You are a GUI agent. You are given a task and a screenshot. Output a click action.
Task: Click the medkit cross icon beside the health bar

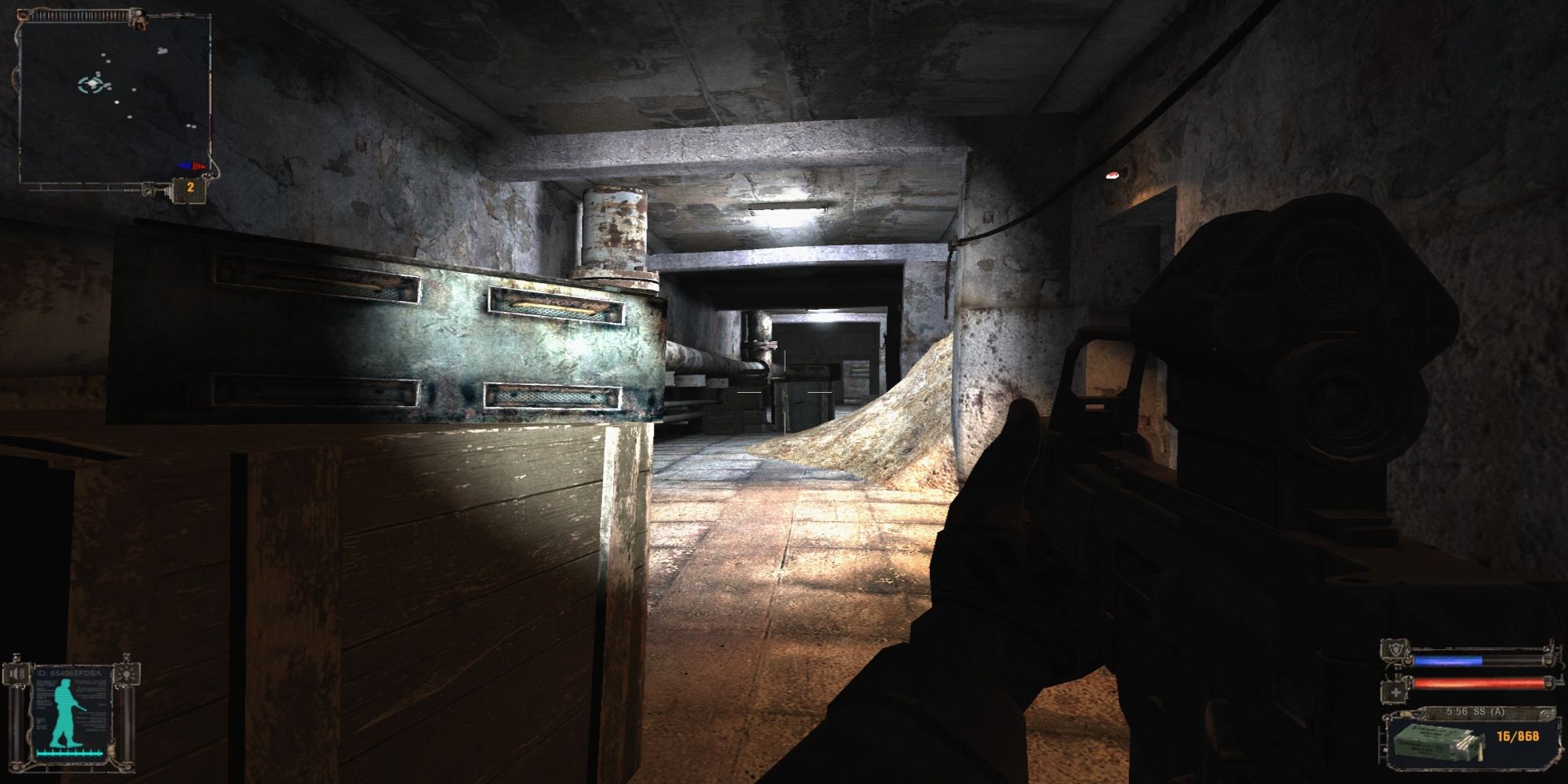tap(1396, 692)
